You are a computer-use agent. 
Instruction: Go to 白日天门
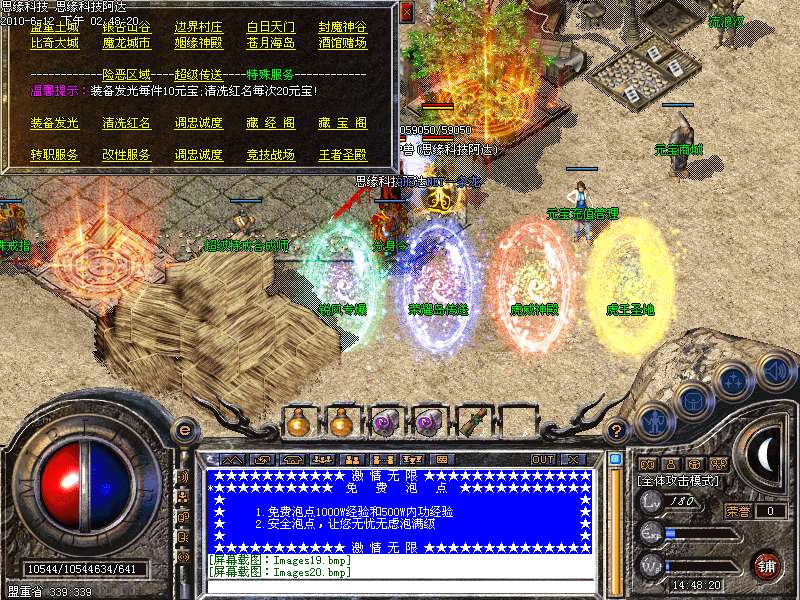point(271,28)
